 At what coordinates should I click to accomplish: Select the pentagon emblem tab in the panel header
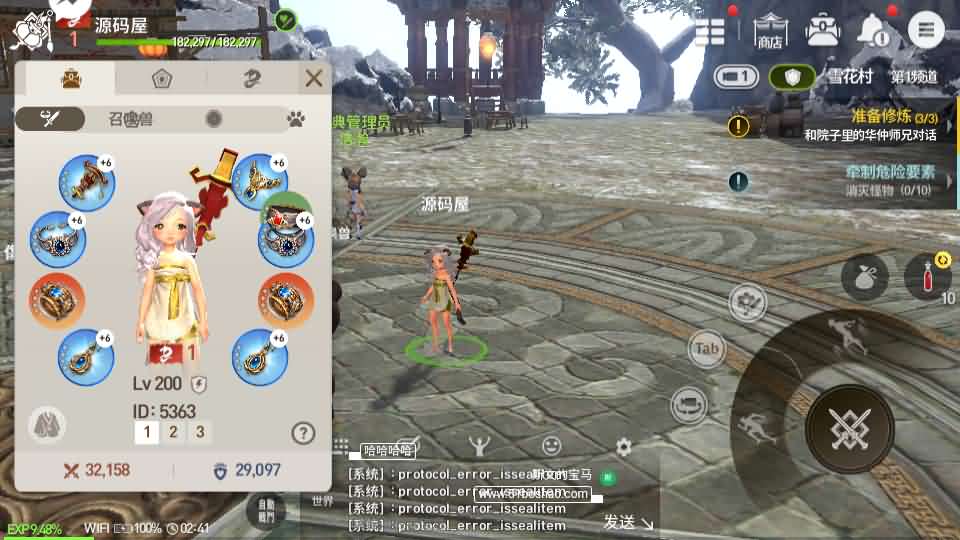pyautogui.click(x=161, y=78)
